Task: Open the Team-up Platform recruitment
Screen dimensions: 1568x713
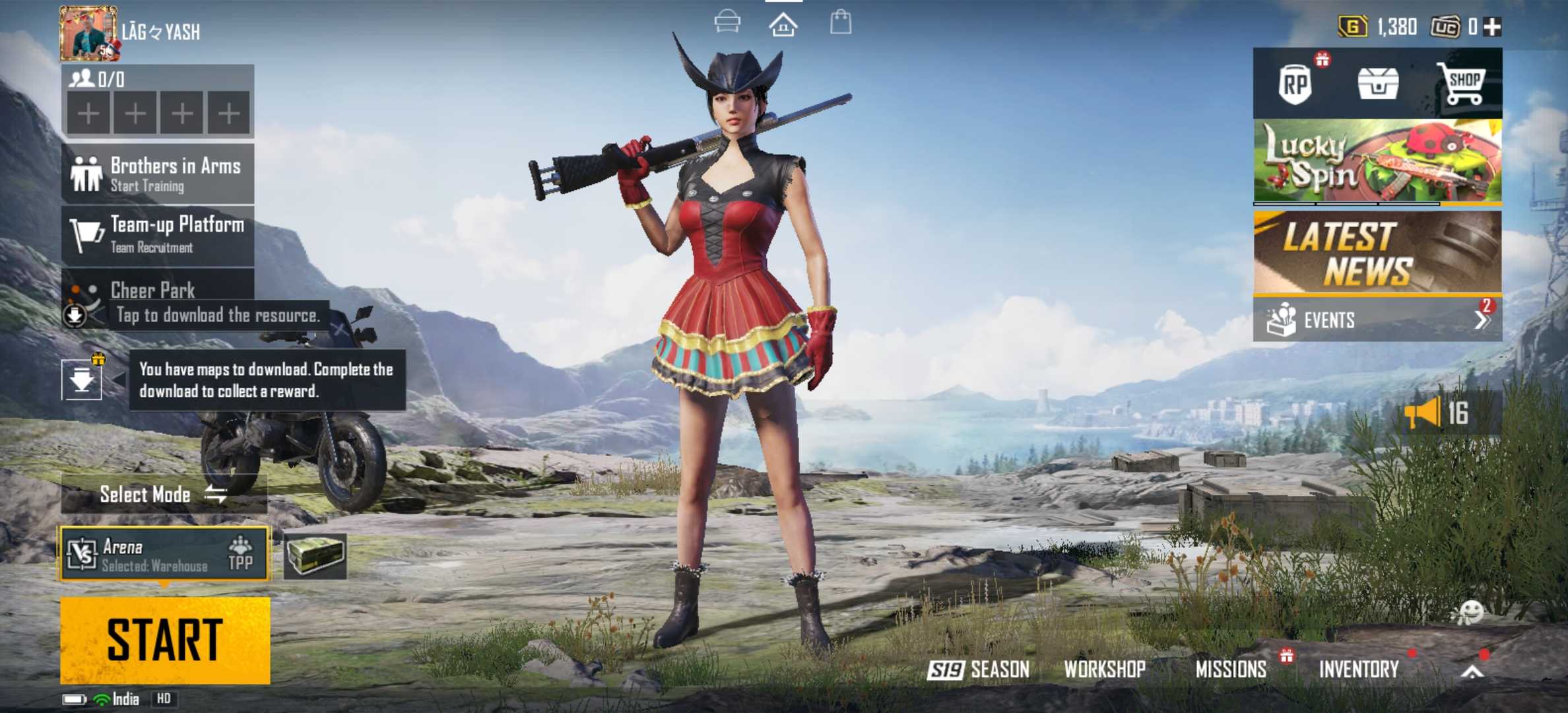Action: tap(158, 235)
